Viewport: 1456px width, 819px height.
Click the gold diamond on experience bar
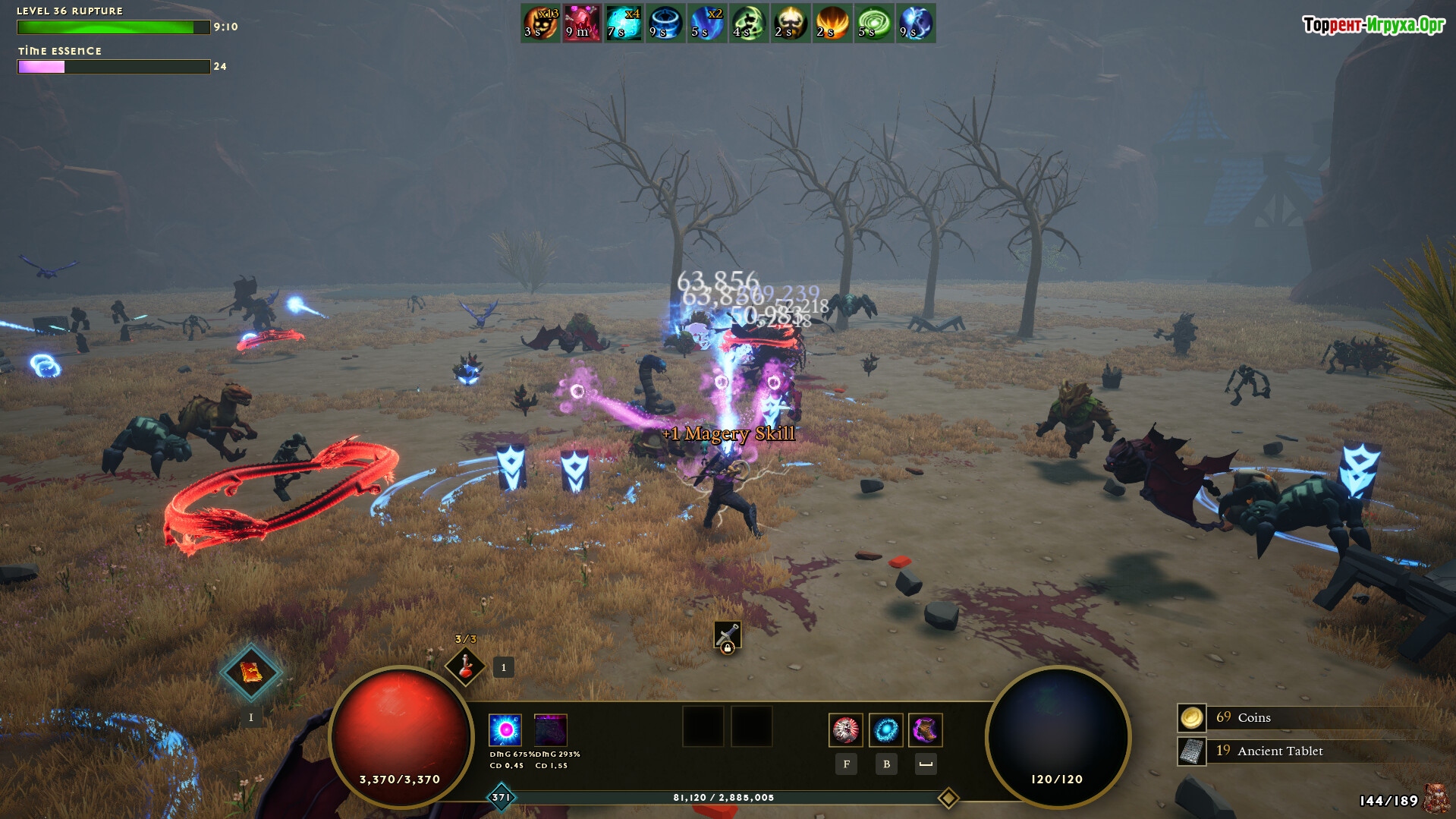(x=948, y=798)
